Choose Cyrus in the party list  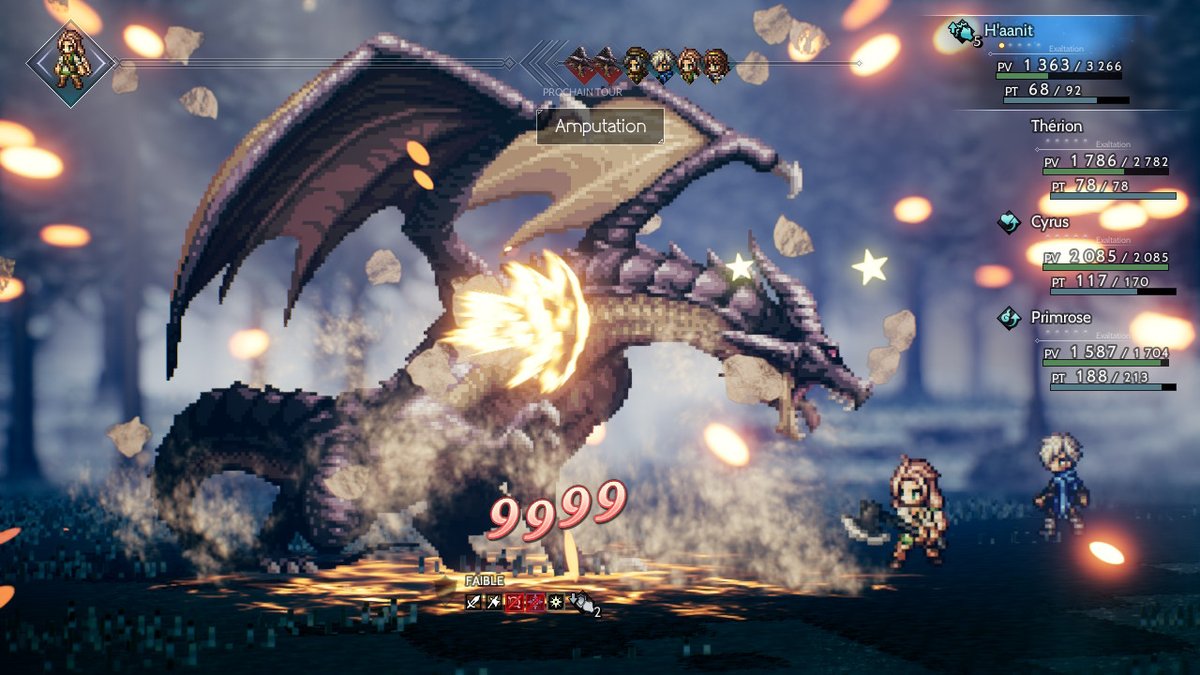1050,222
